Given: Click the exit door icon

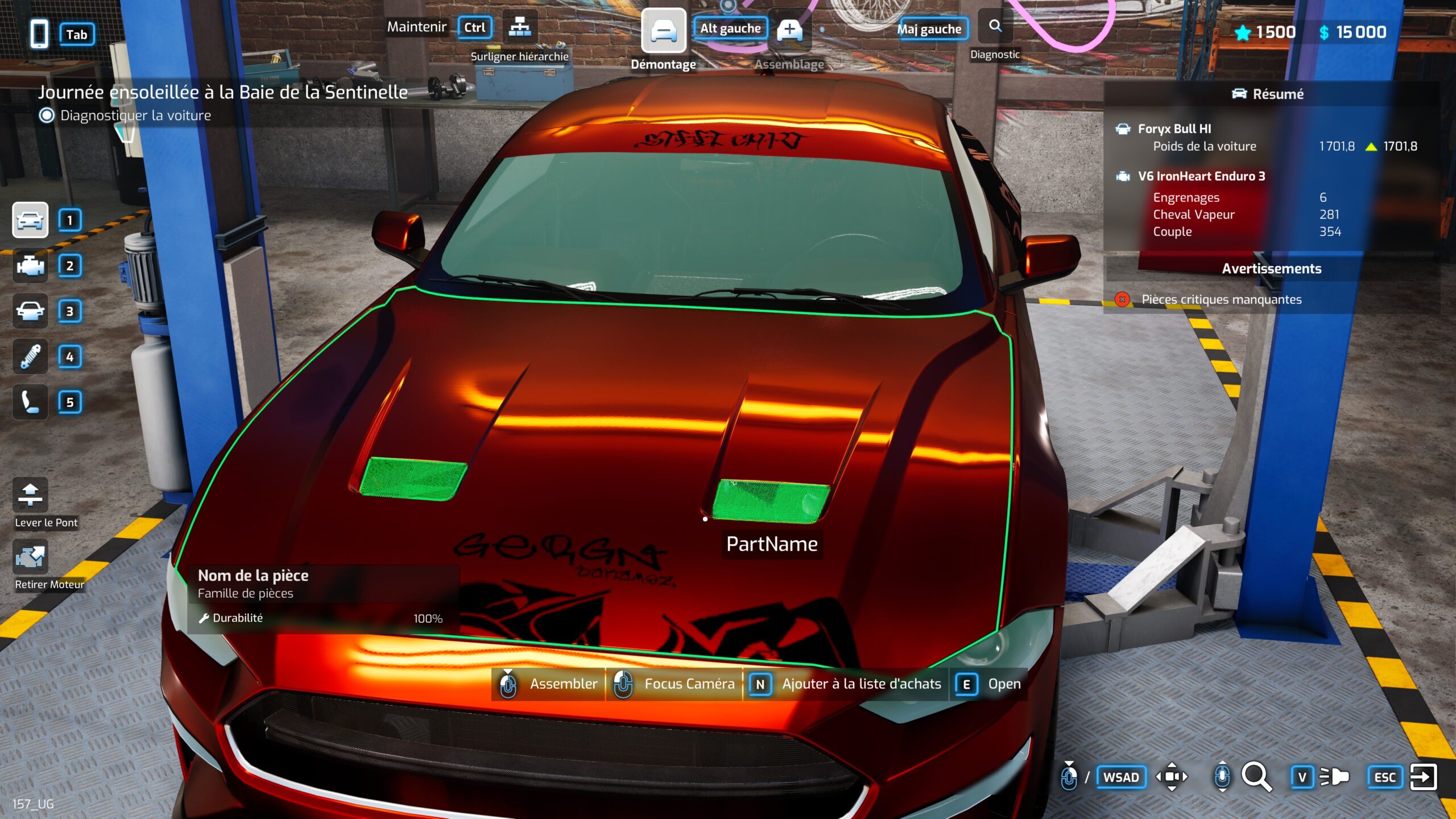Looking at the screenshot, I should (x=1423, y=777).
